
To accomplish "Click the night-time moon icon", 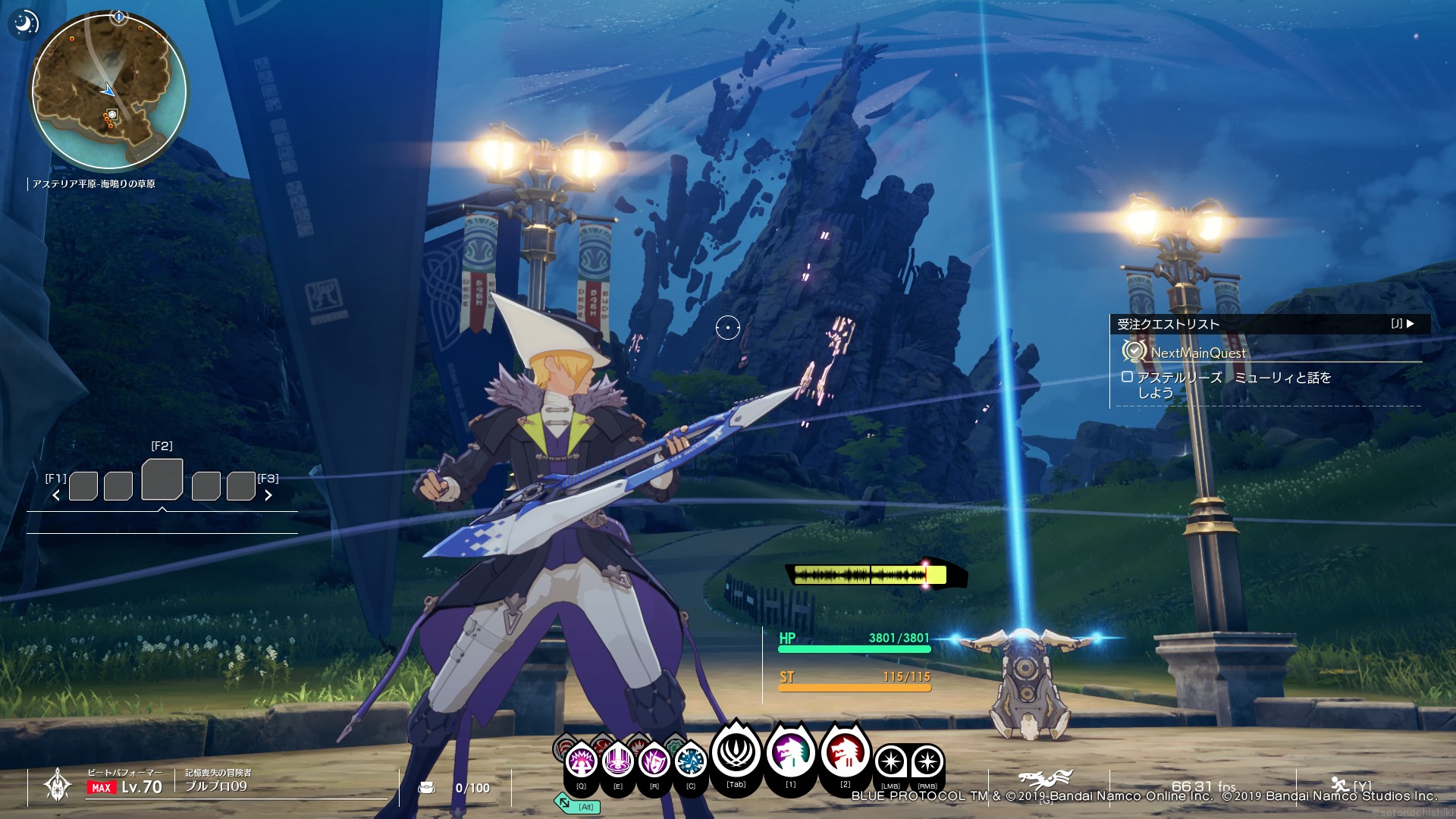I will [24, 24].
